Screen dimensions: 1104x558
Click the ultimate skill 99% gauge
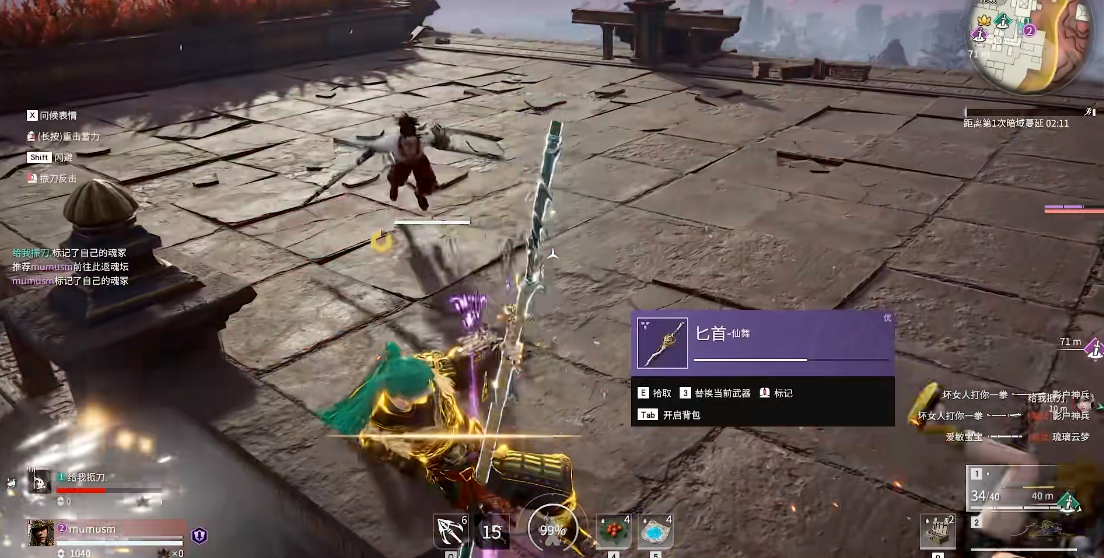coord(547,529)
